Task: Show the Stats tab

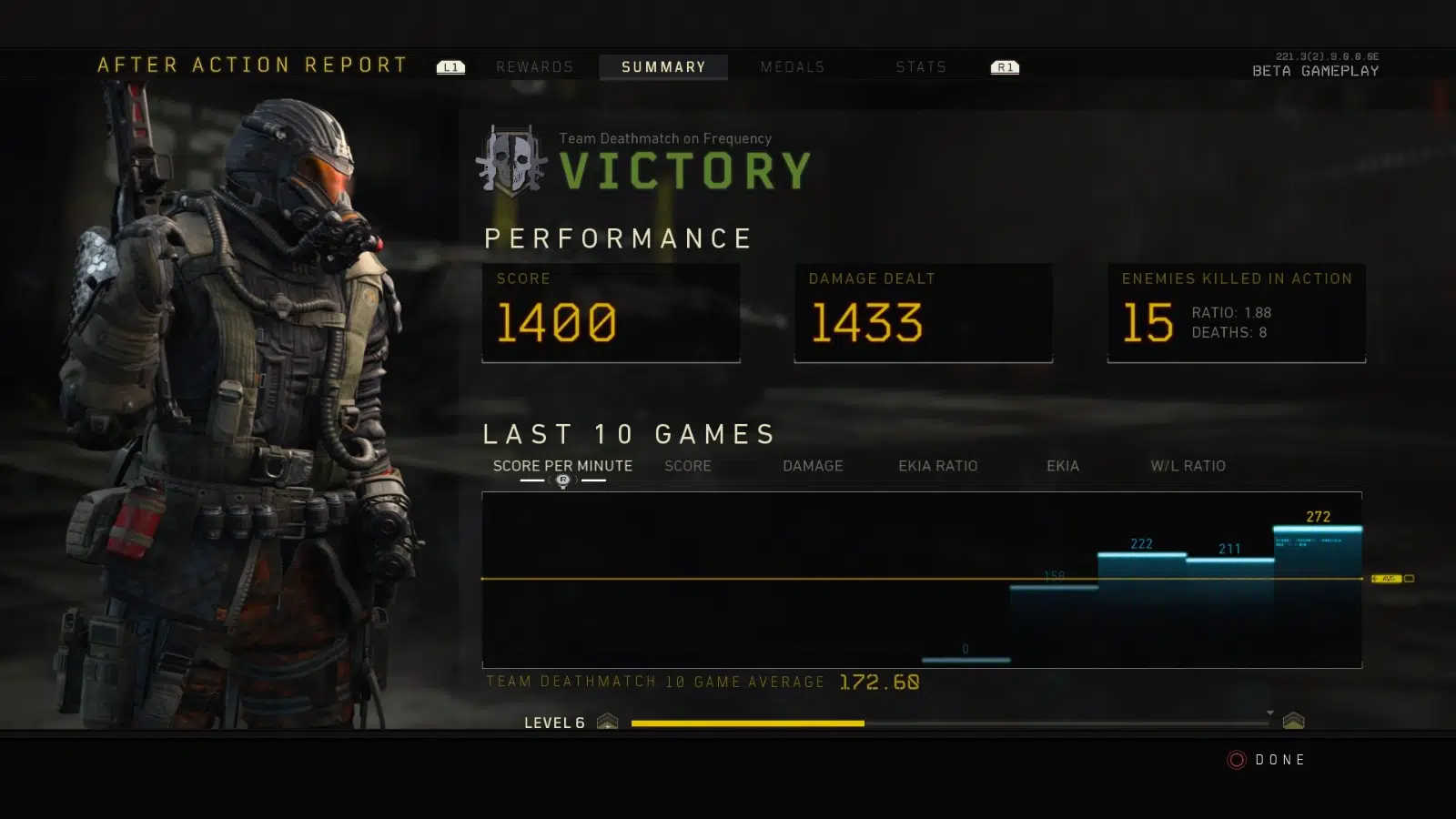Action: point(921,67)
